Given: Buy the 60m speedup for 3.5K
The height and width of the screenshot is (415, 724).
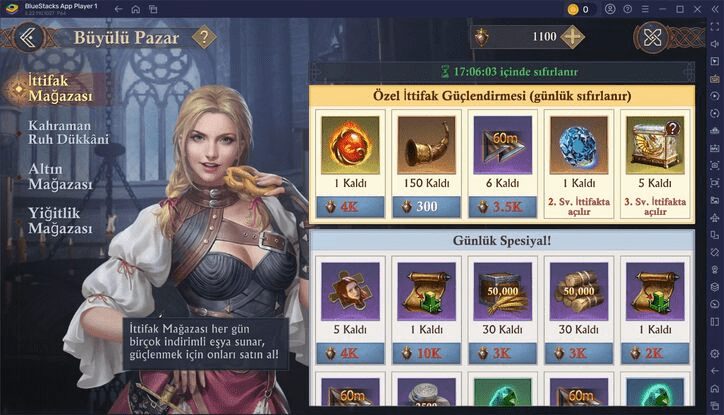Looking at the screenshot, I should coord(502,207).
